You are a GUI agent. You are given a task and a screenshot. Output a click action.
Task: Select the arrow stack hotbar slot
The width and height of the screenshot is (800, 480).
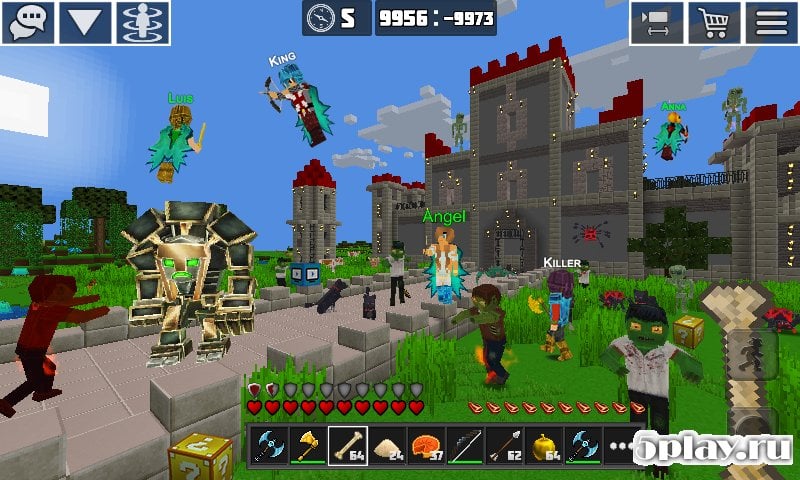[505, 443]
